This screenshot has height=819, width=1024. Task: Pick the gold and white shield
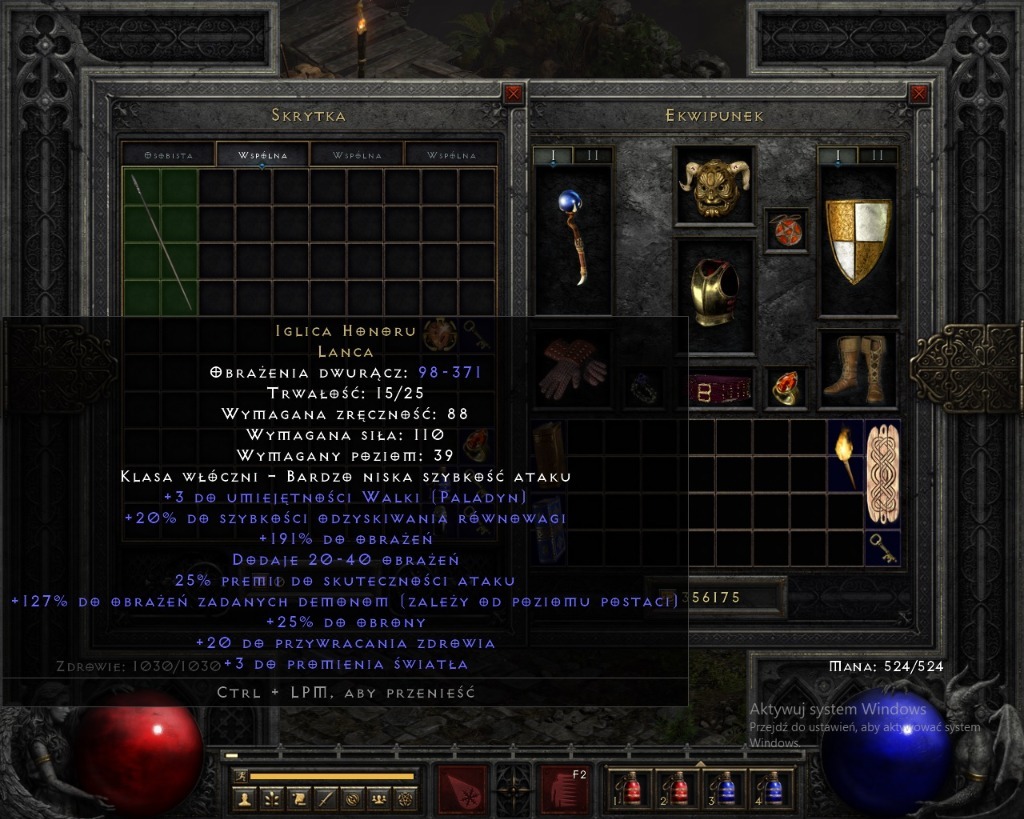(857, 240)
